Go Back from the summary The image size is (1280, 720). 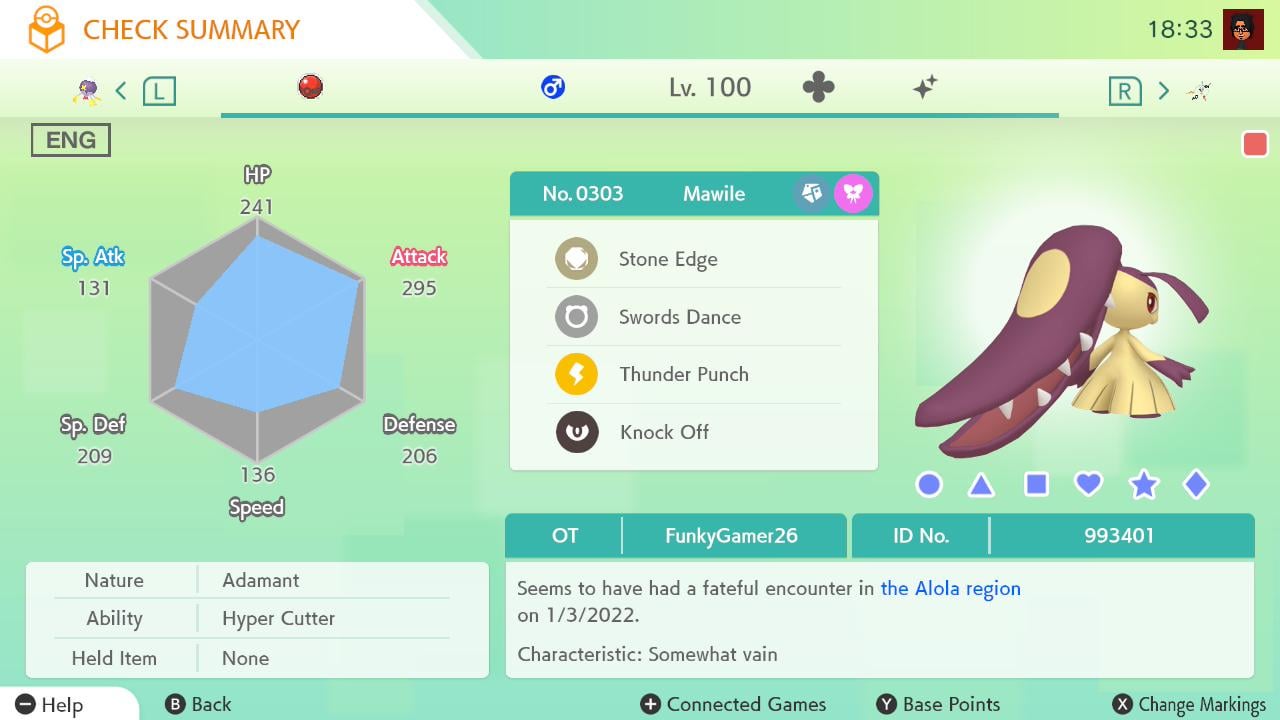pyautogui.click(x=198, y=705)
